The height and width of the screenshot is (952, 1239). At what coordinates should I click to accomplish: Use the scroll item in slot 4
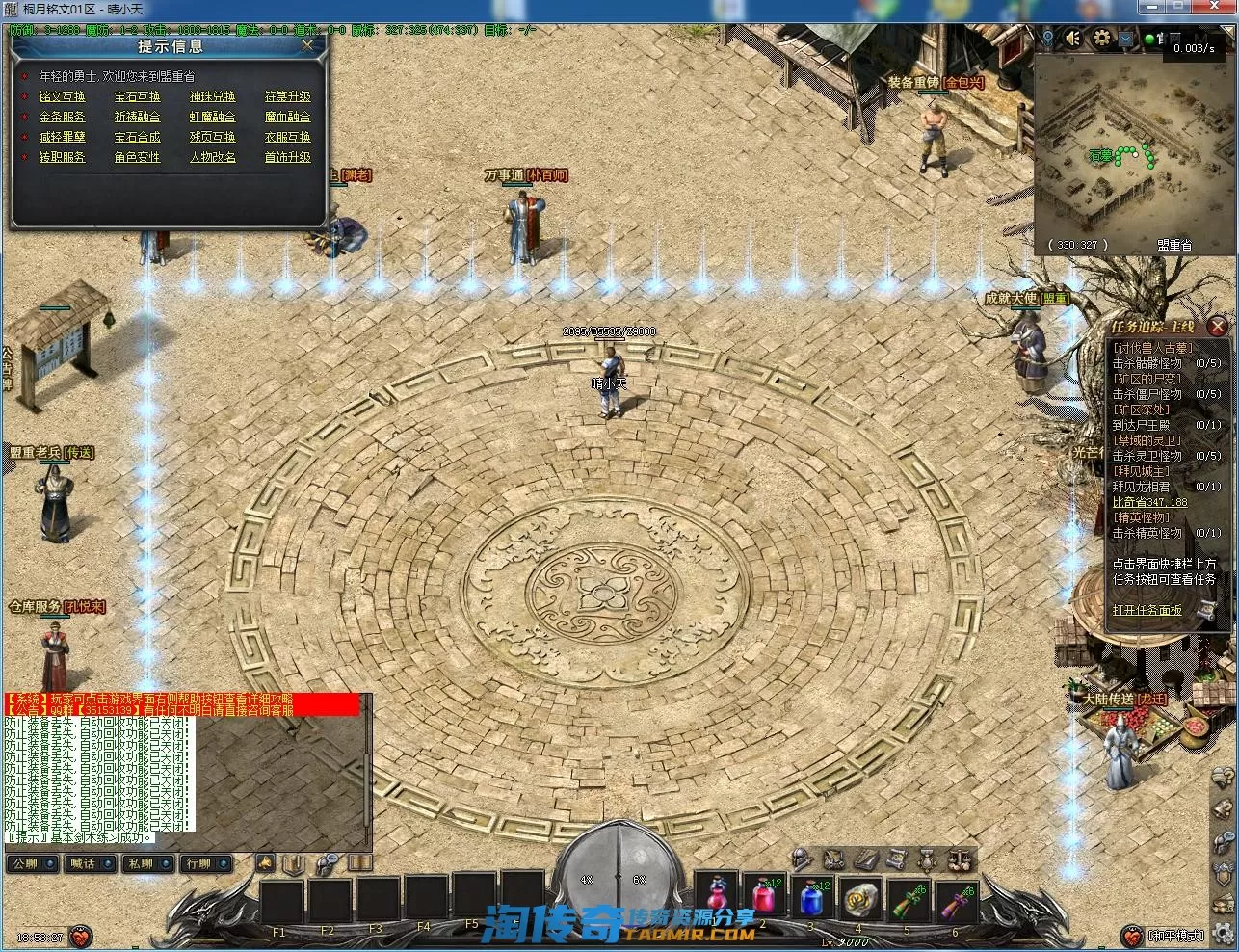click(859, 899)
